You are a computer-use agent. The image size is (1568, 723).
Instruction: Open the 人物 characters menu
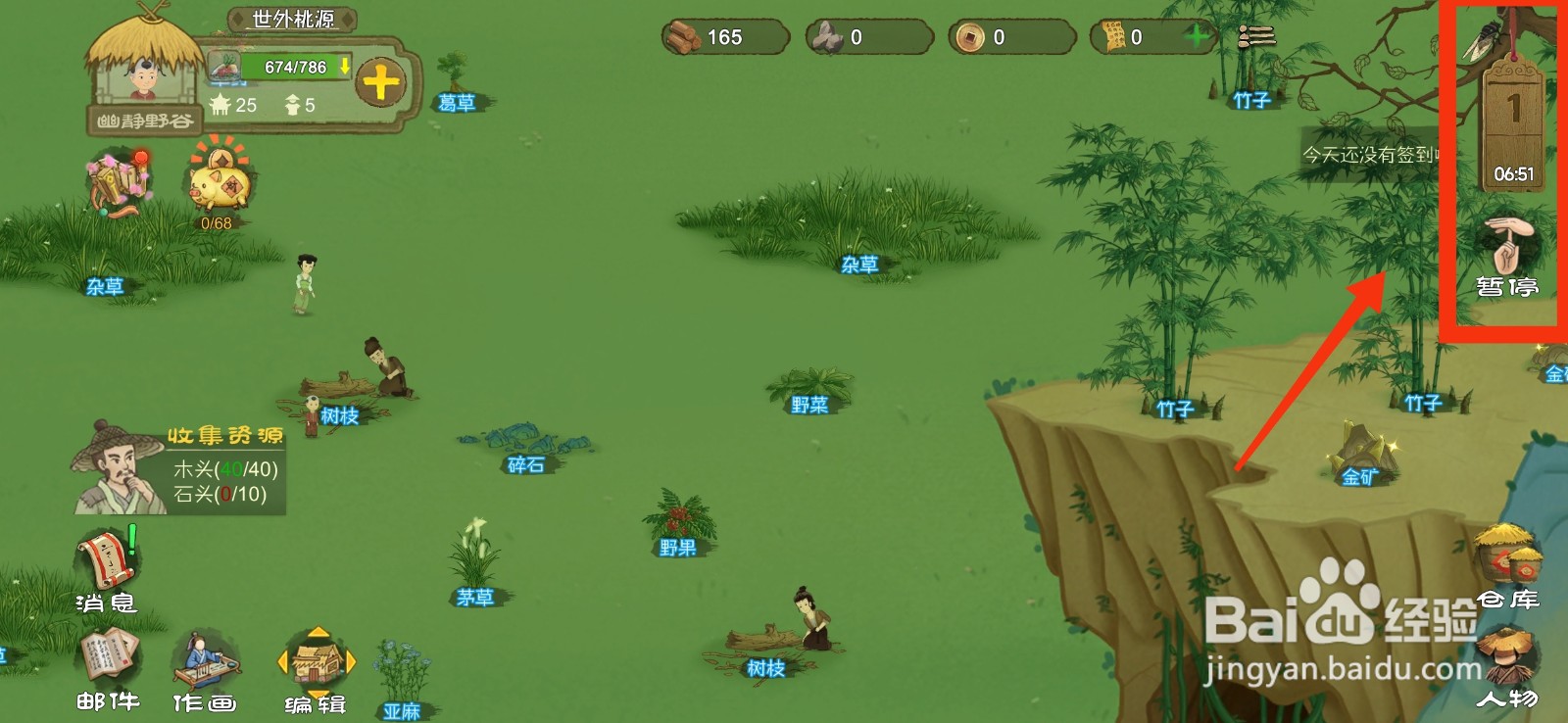(1506, 668)
